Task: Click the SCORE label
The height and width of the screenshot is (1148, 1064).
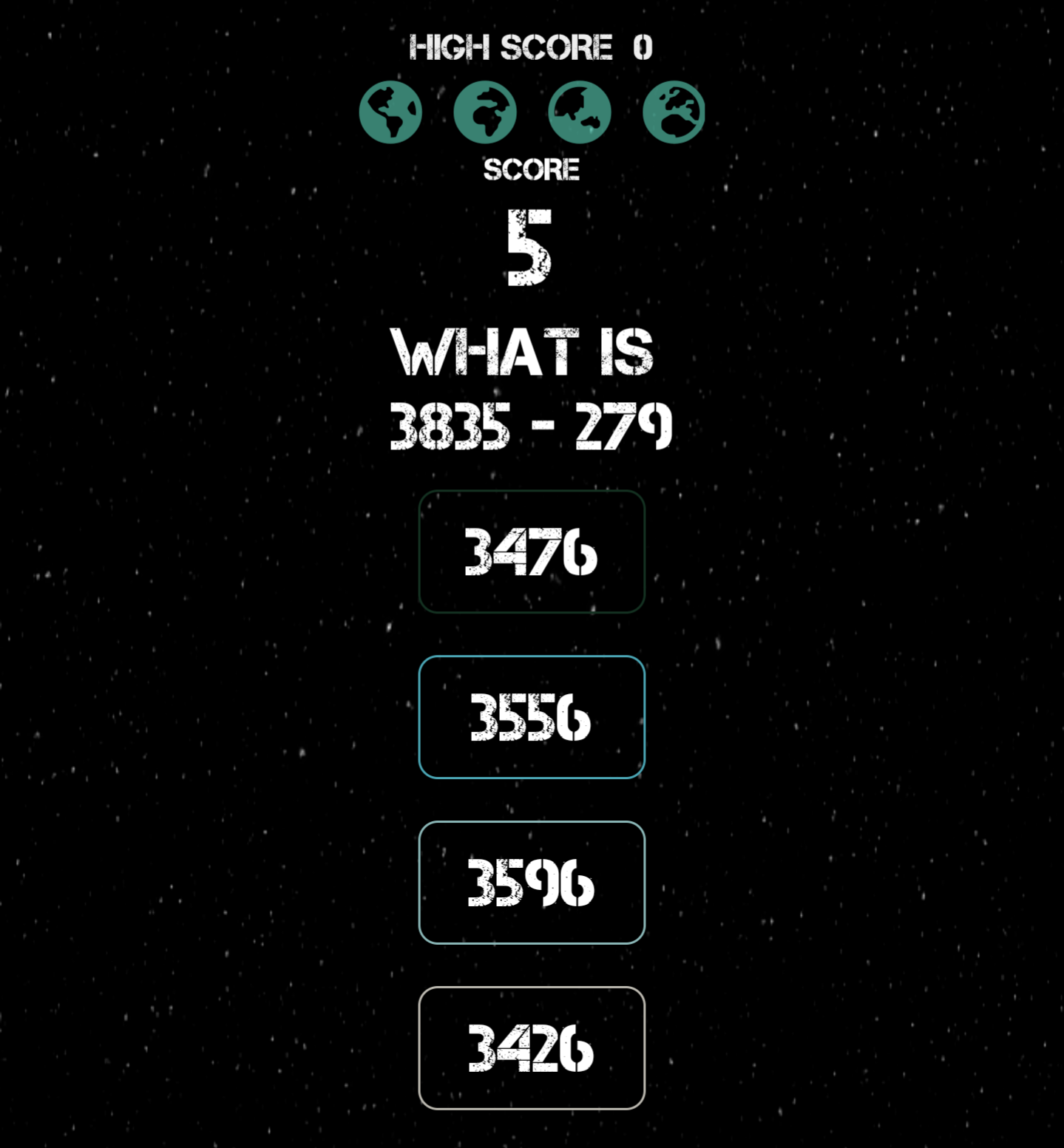Action: tap(532, 169)
